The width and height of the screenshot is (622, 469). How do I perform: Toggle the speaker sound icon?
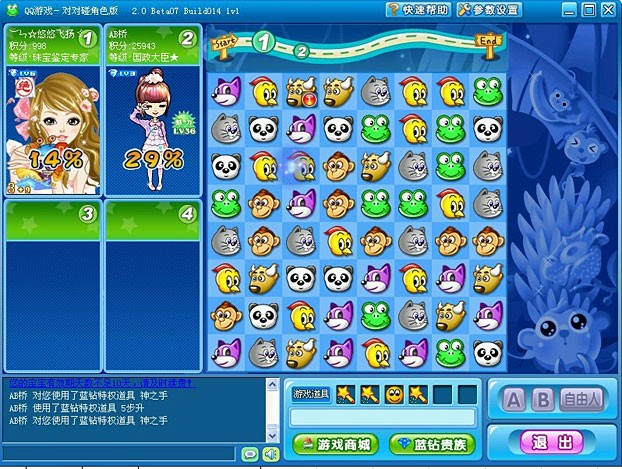click(269, 455)
